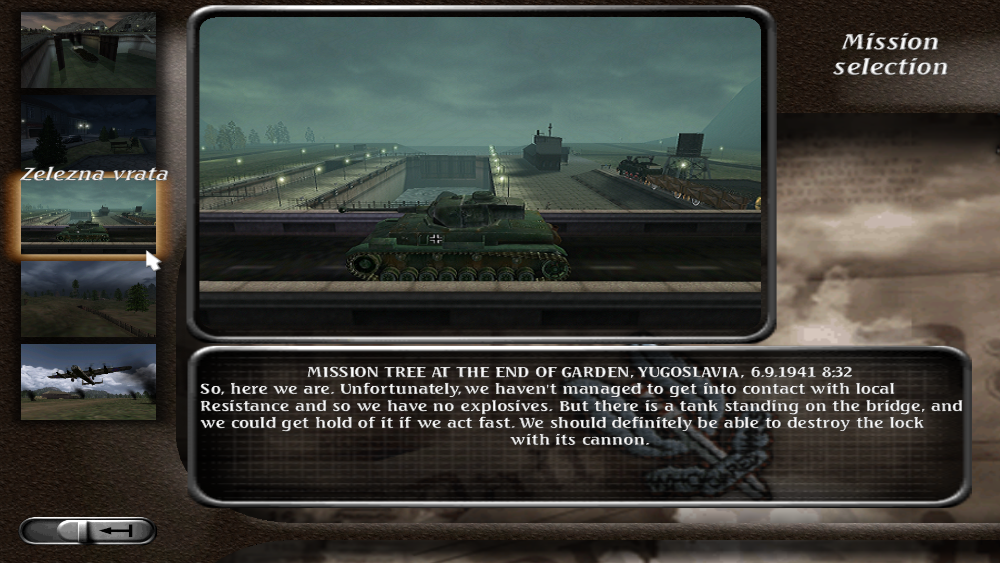Image resolution: width=1000 pixels, height=563 pixels.
Task: Open the grassy field mission thumbnail
Action: point(88,299)
